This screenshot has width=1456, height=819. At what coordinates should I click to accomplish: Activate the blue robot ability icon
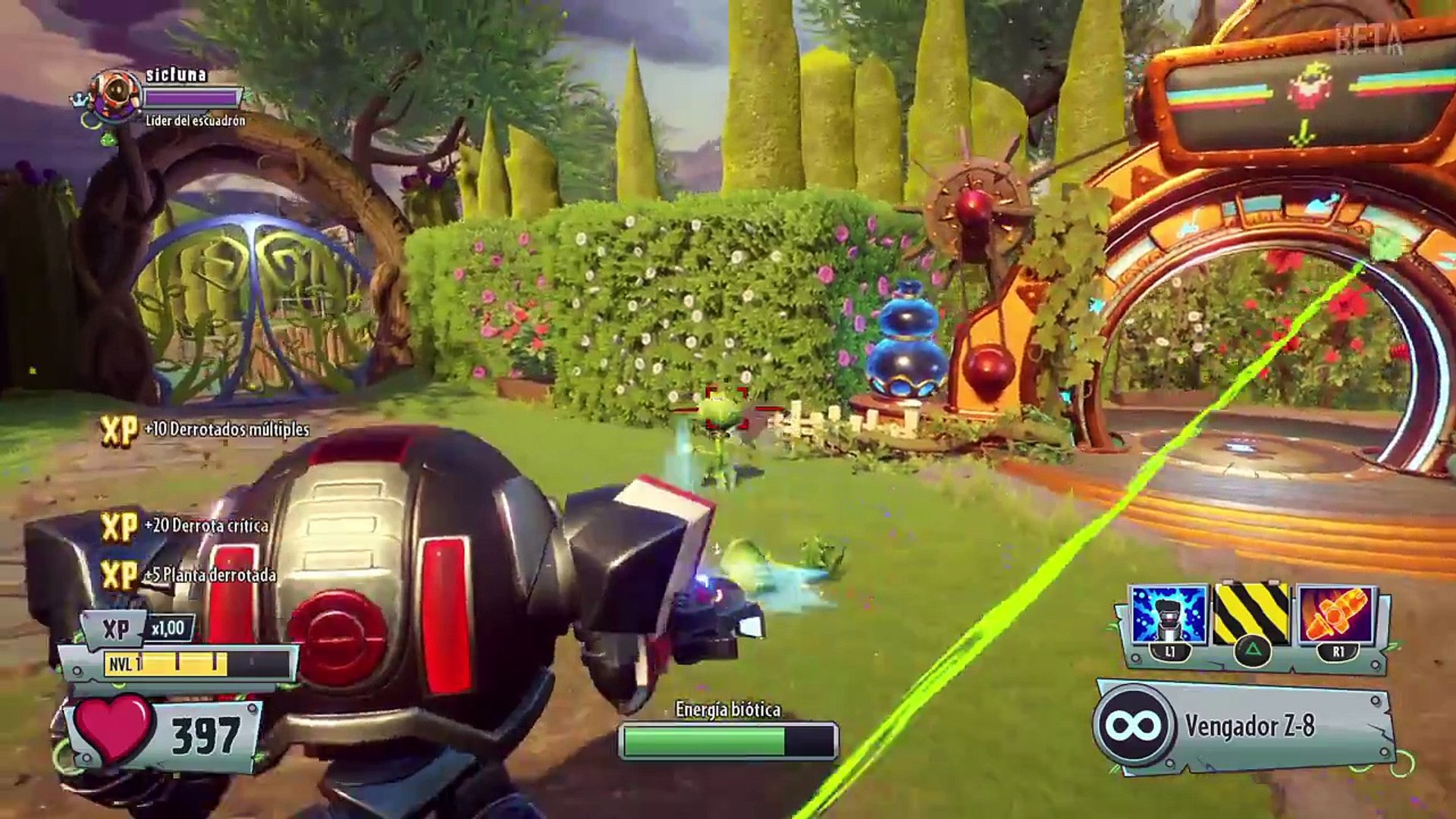coord(1168,615)
